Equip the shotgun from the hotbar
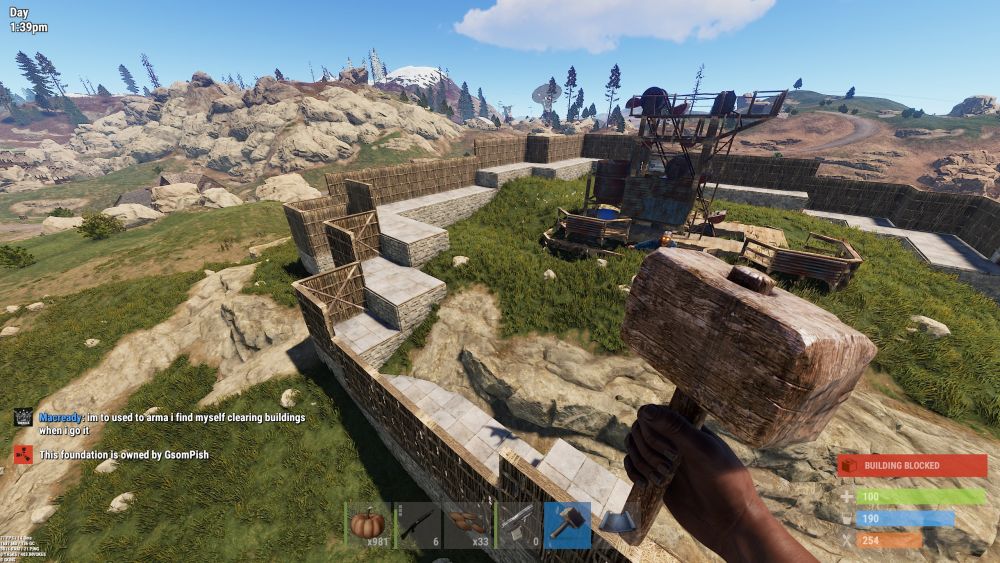Viewport: 1000px width, 563px height. [418, 525]
